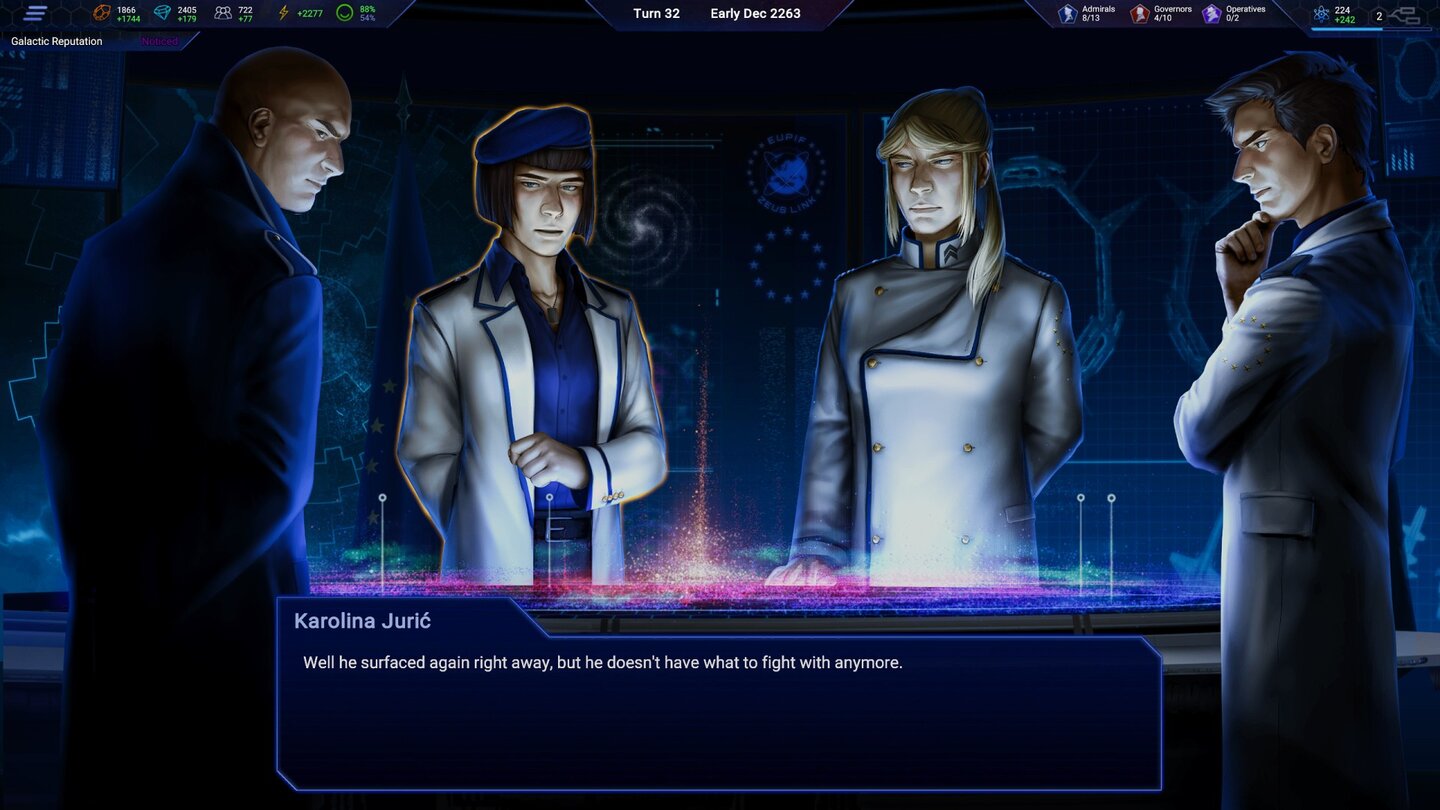This screenshot has width=1440, height=810.
Task: Click the Turn 32 counter
Action: click(x=655, y=13)
